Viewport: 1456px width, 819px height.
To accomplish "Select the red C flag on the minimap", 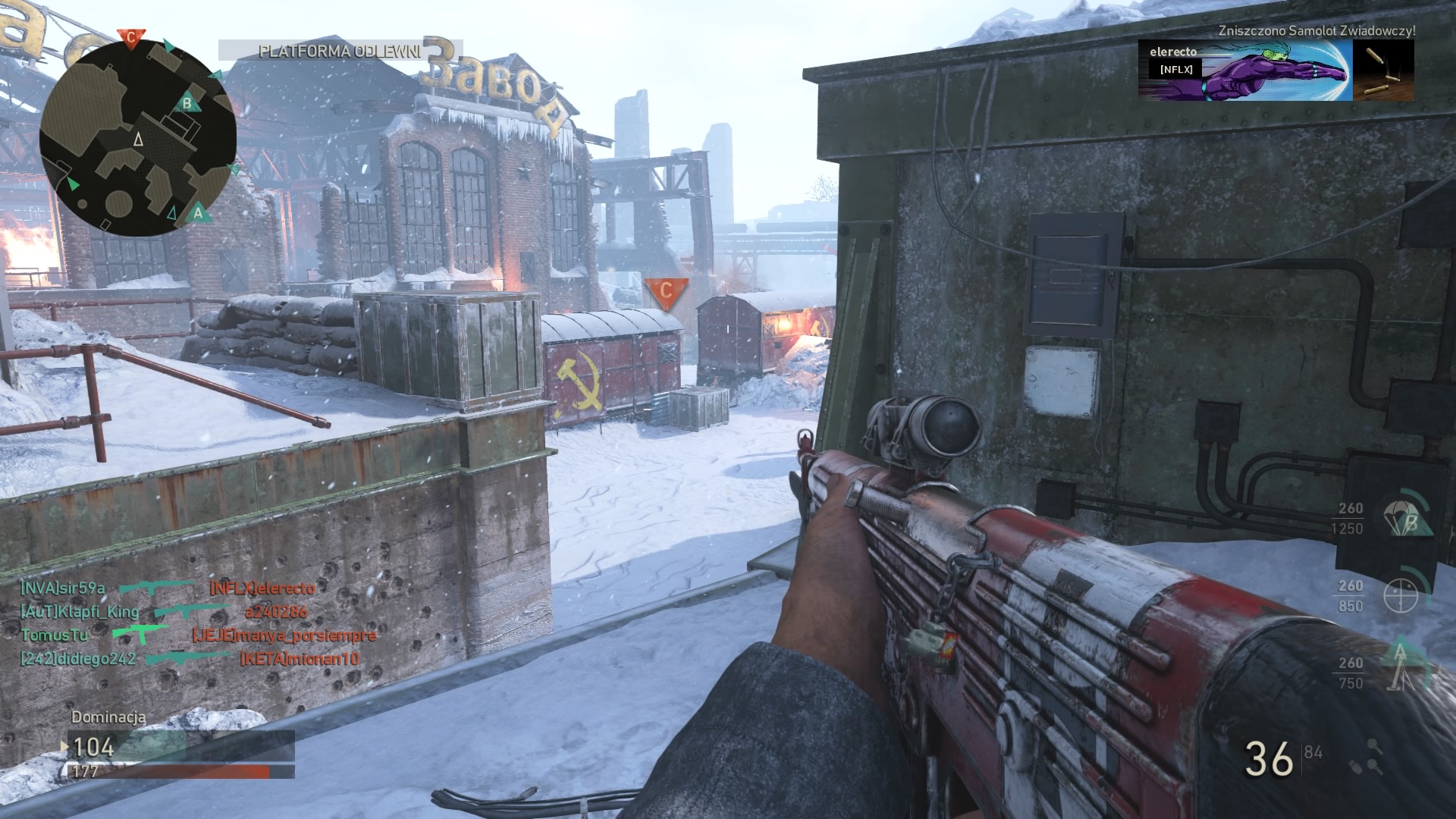I will (130, 37).
